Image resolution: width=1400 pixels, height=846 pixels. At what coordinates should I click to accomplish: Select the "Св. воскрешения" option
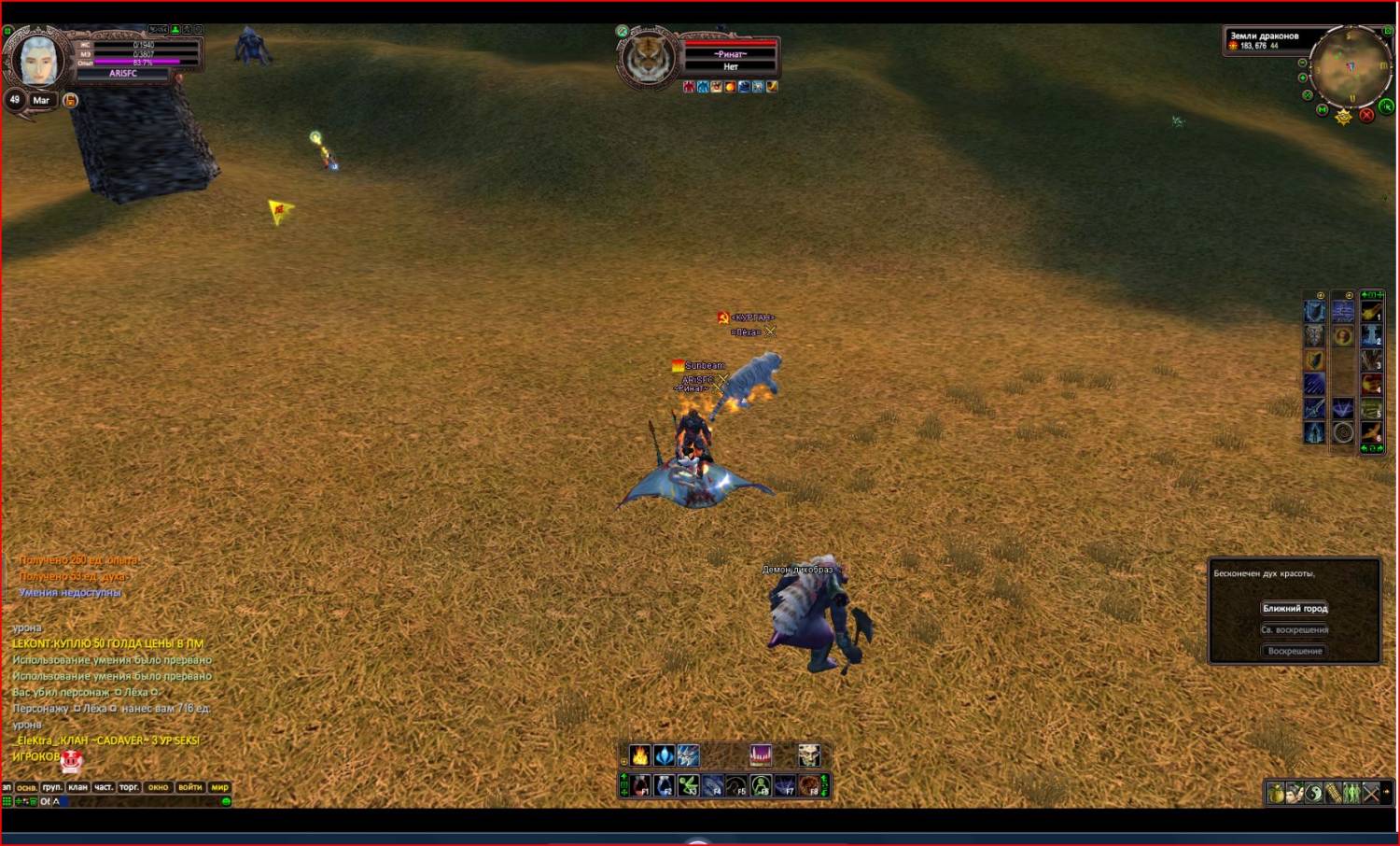click(x=1295, y=629)
